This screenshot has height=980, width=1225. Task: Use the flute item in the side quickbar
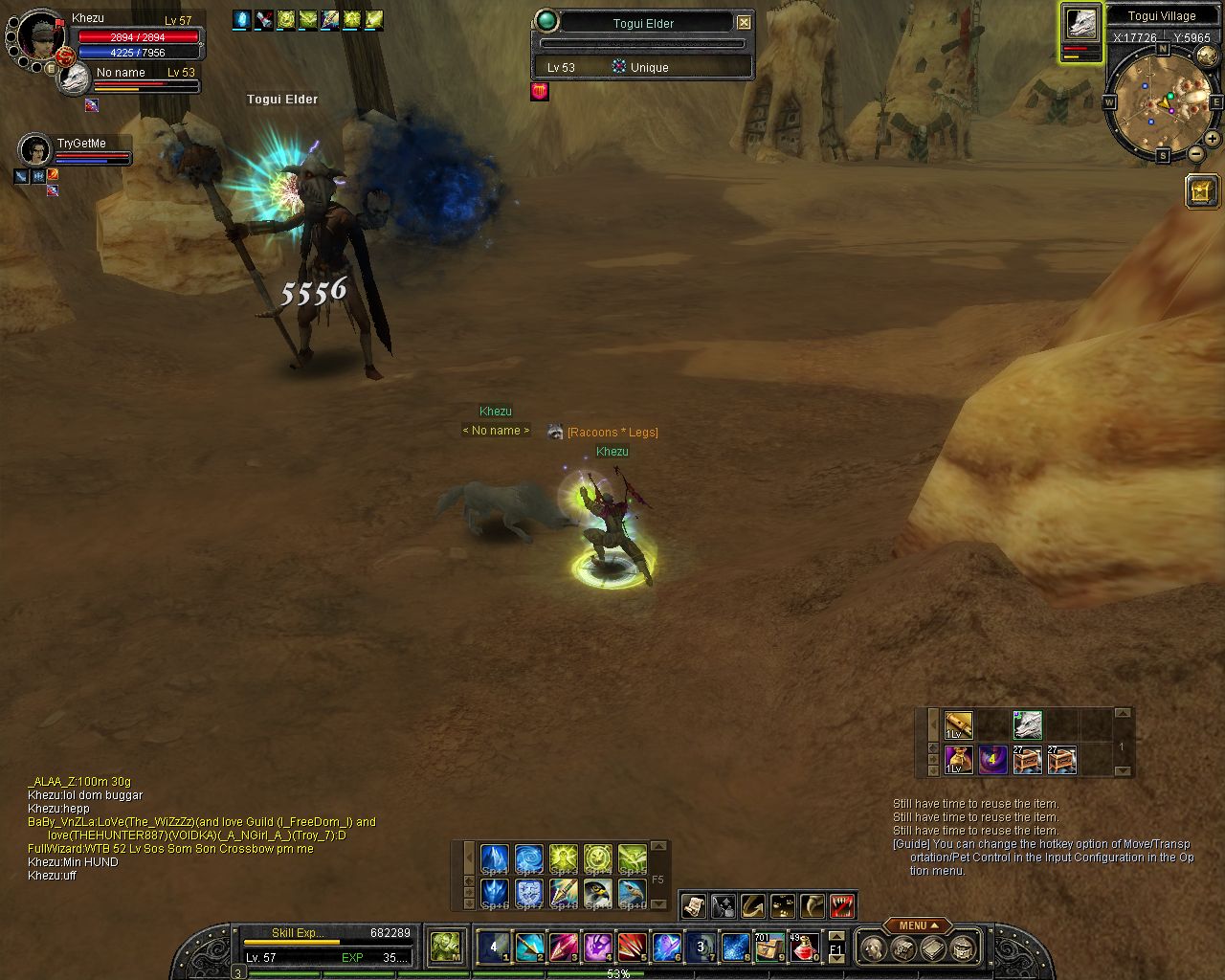959,724
